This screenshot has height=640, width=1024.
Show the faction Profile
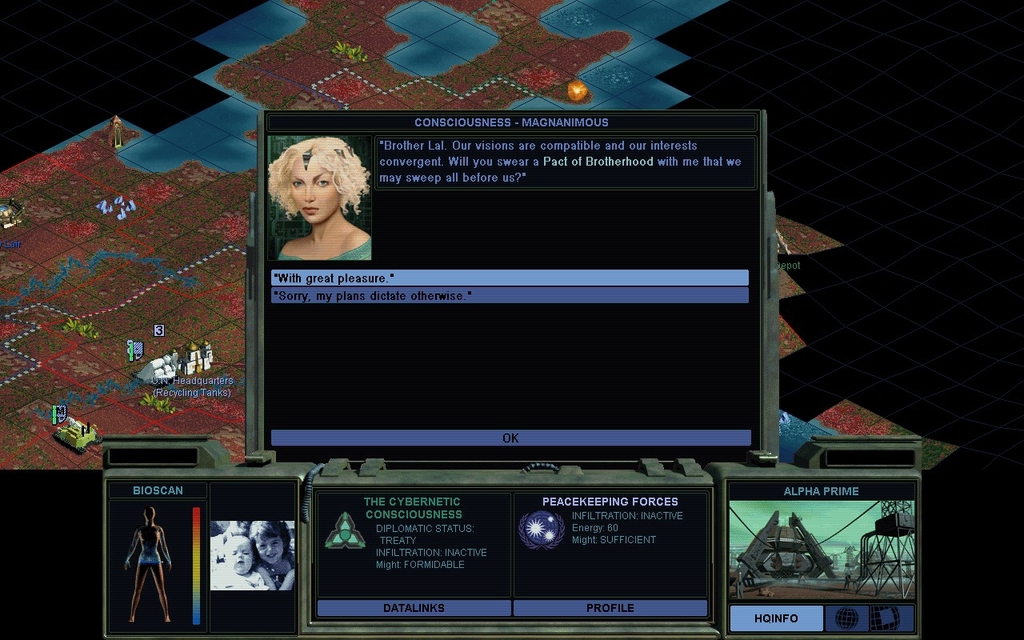pyautogui.click(x=610, y=608)
